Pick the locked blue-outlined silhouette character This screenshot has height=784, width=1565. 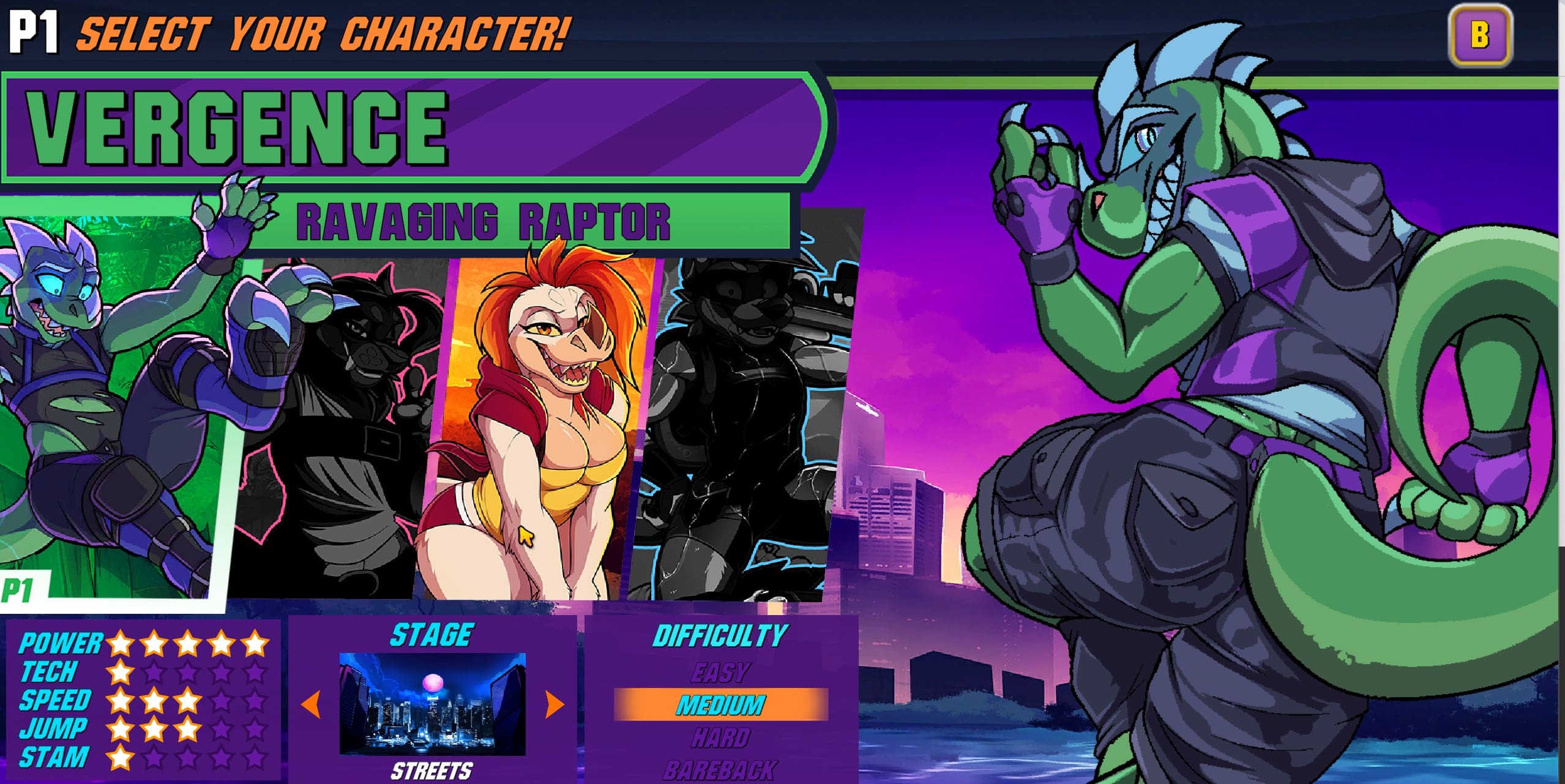coord(741,428)
